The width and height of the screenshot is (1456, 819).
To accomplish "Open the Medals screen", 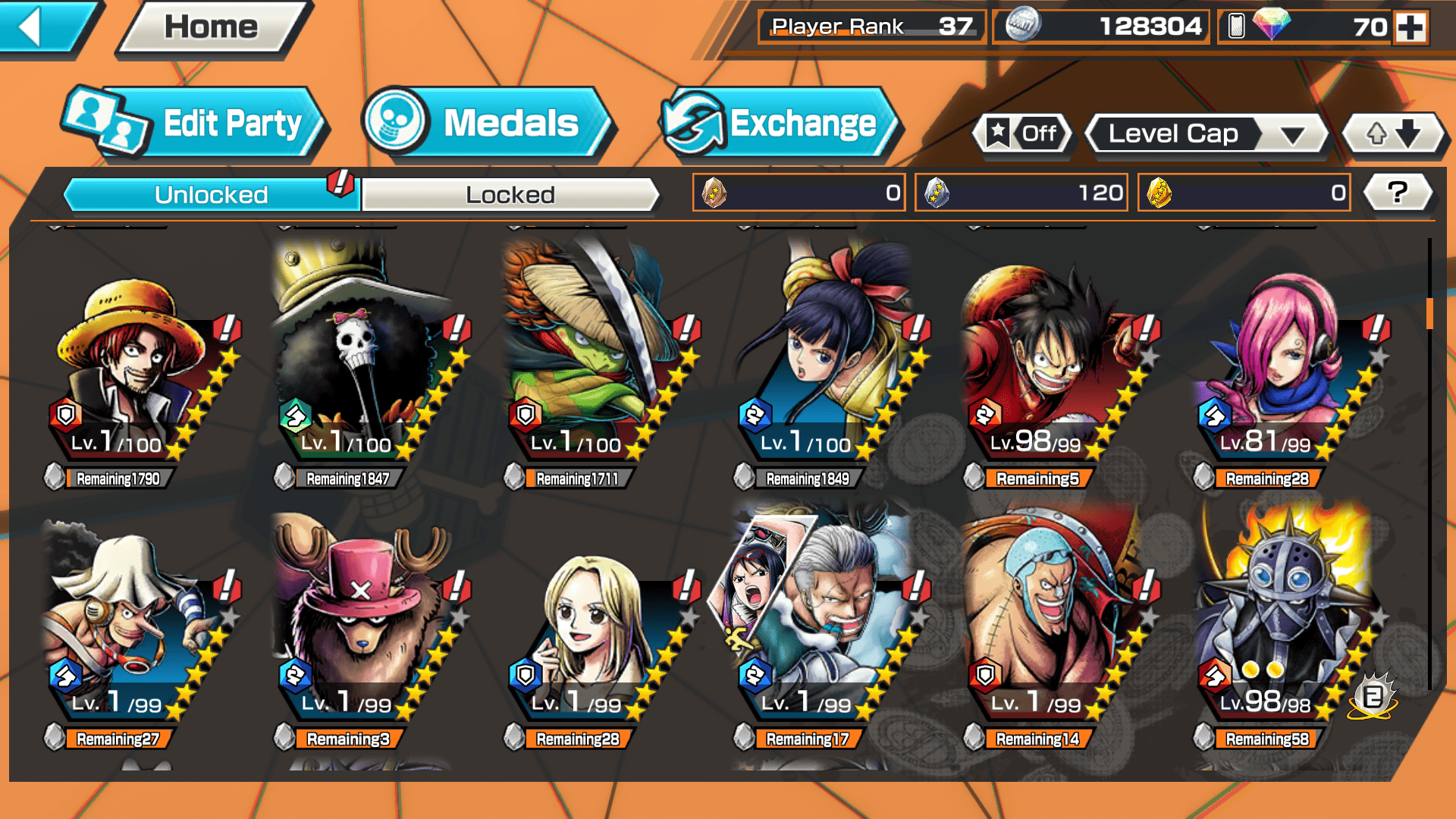I will [485, 124].
